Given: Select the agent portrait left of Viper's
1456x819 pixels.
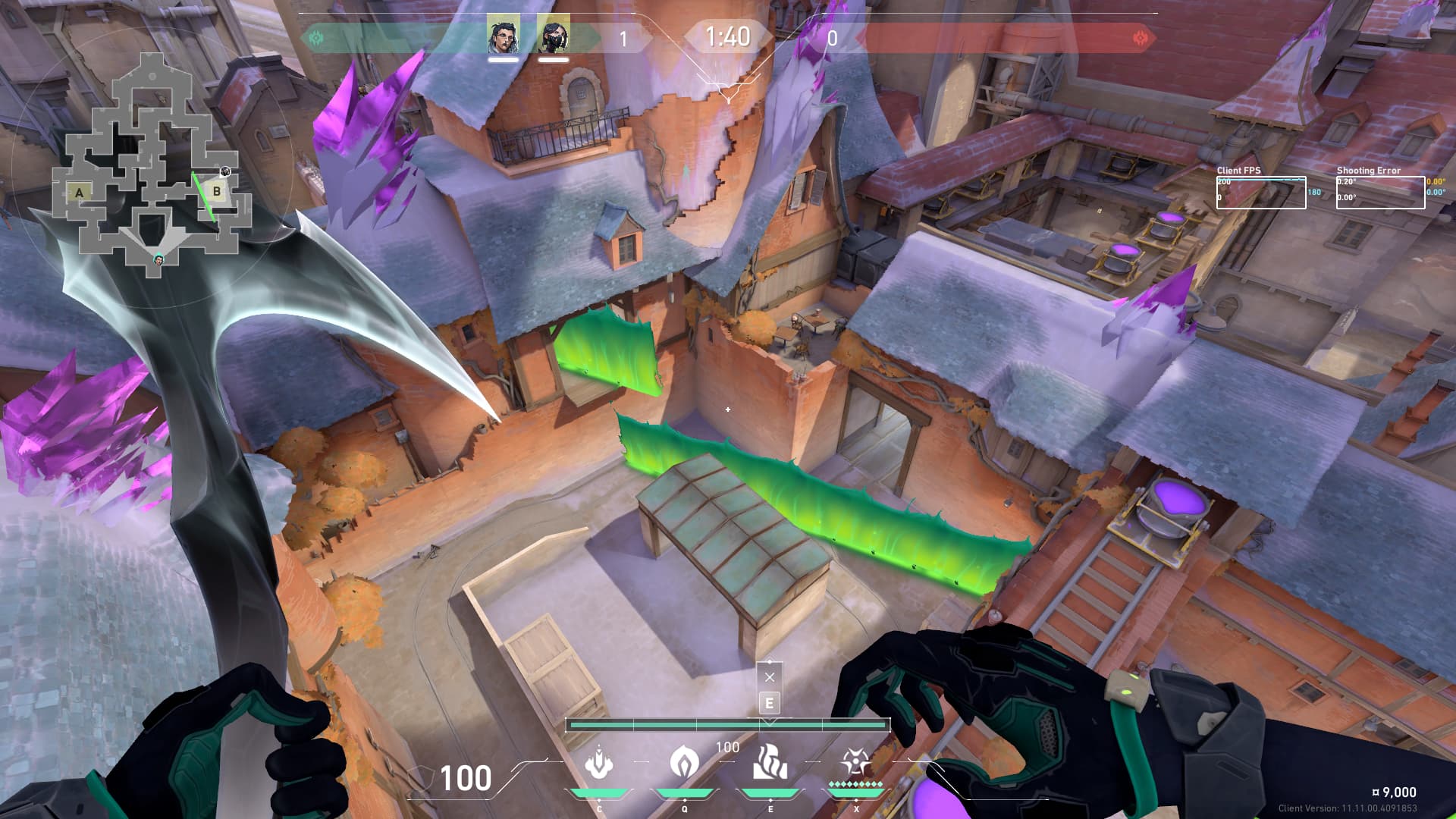Looking at the screenshot, I should (503, 36).
